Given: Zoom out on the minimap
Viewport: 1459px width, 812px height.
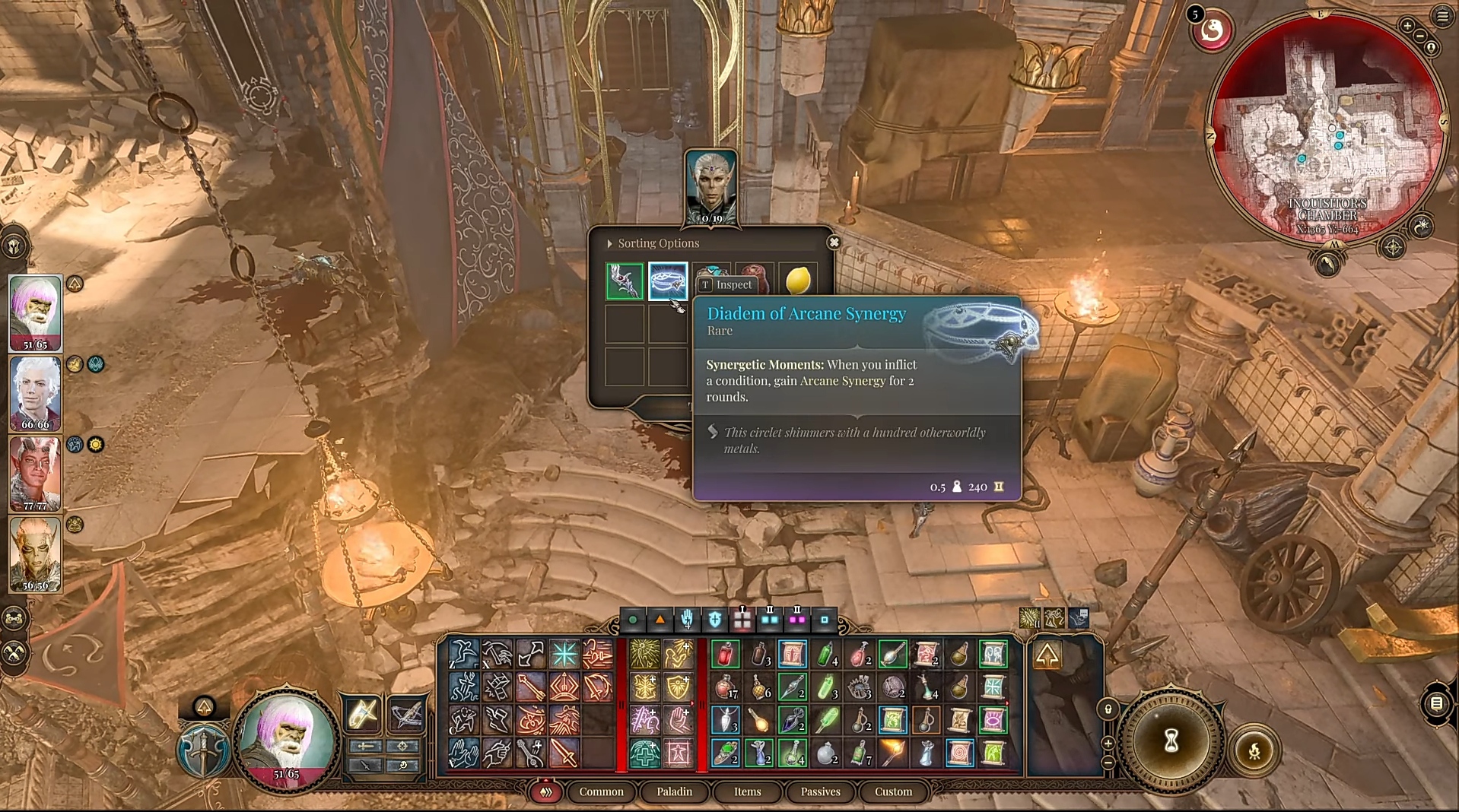Looking at the screenshot, I should tap(1420, 36).
